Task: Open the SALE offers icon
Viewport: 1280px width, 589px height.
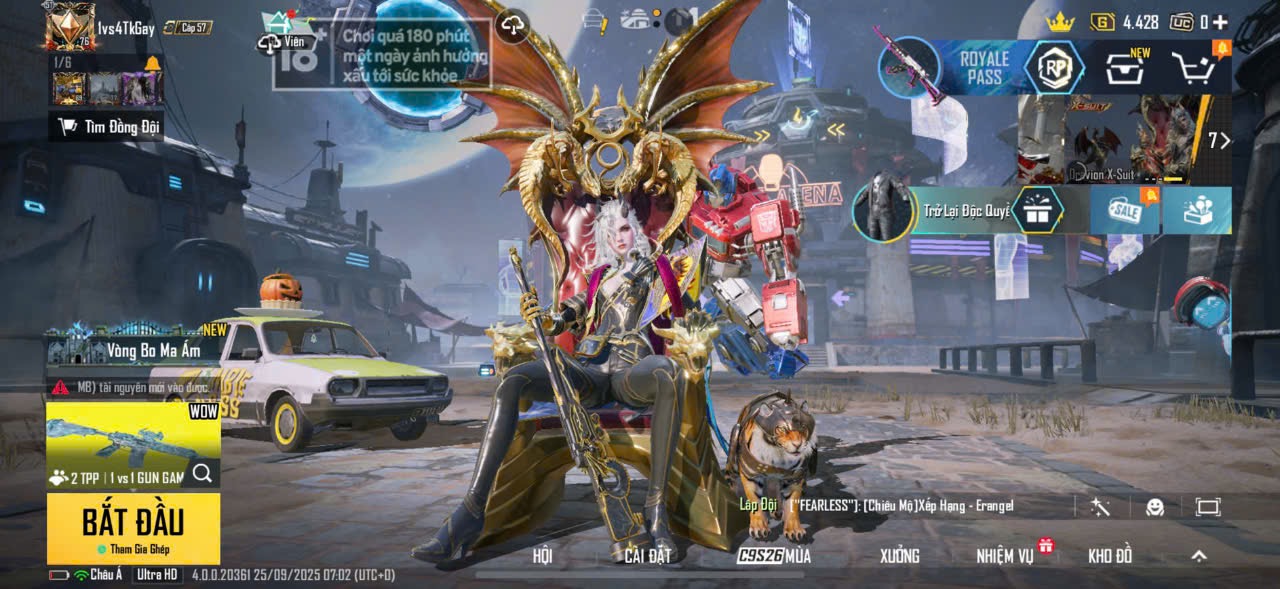Action: (1125, 210)
